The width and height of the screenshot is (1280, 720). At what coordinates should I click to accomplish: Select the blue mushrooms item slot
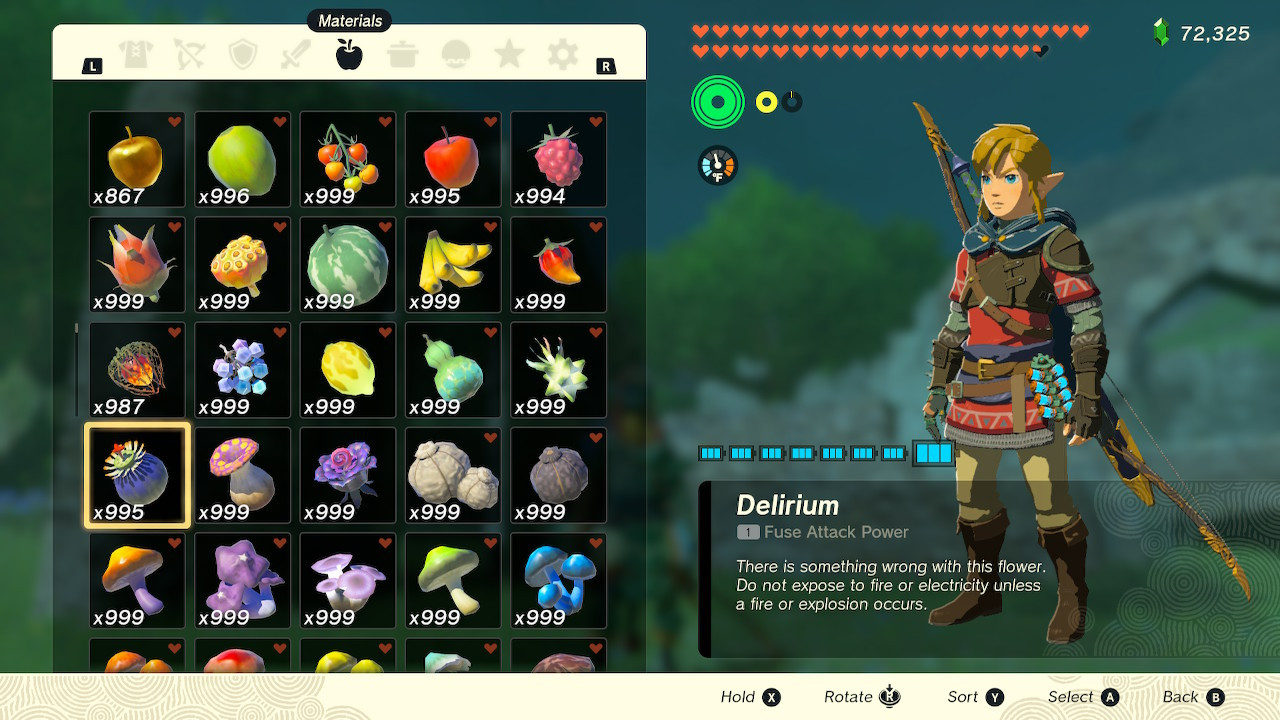coord(558,580)
